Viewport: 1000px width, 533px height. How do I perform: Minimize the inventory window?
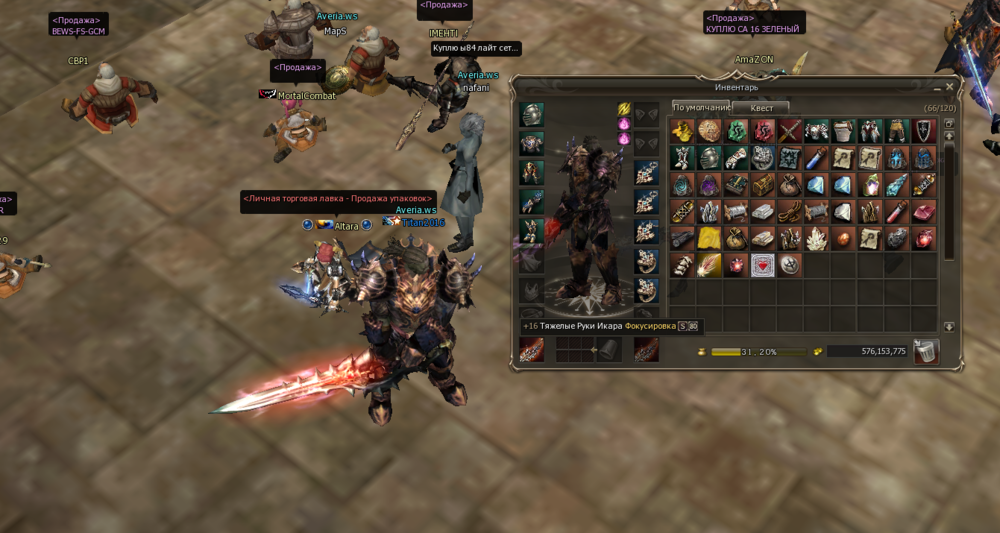935,87
